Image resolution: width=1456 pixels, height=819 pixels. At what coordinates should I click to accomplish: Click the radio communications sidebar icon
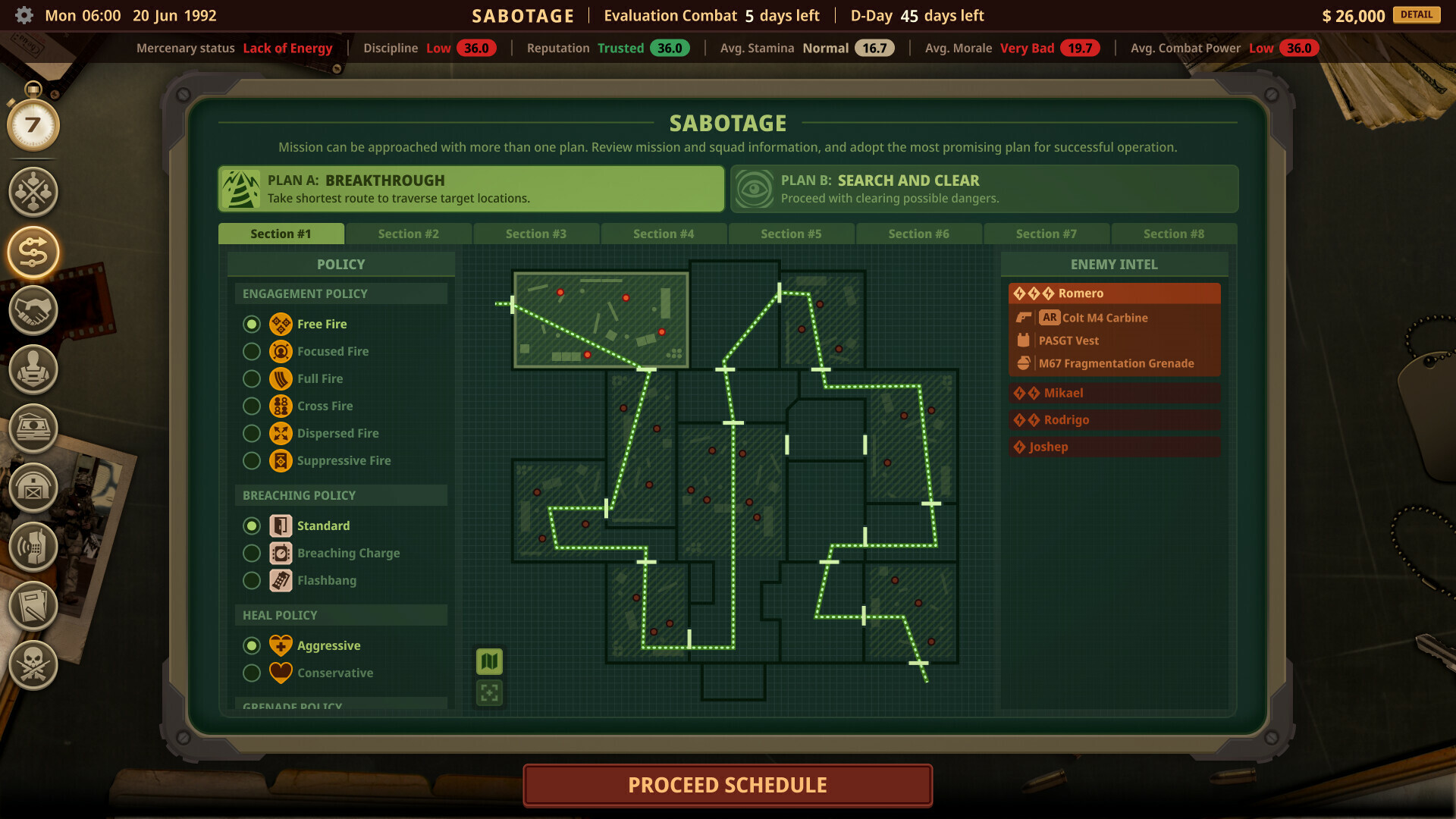(x=32, y=547)
